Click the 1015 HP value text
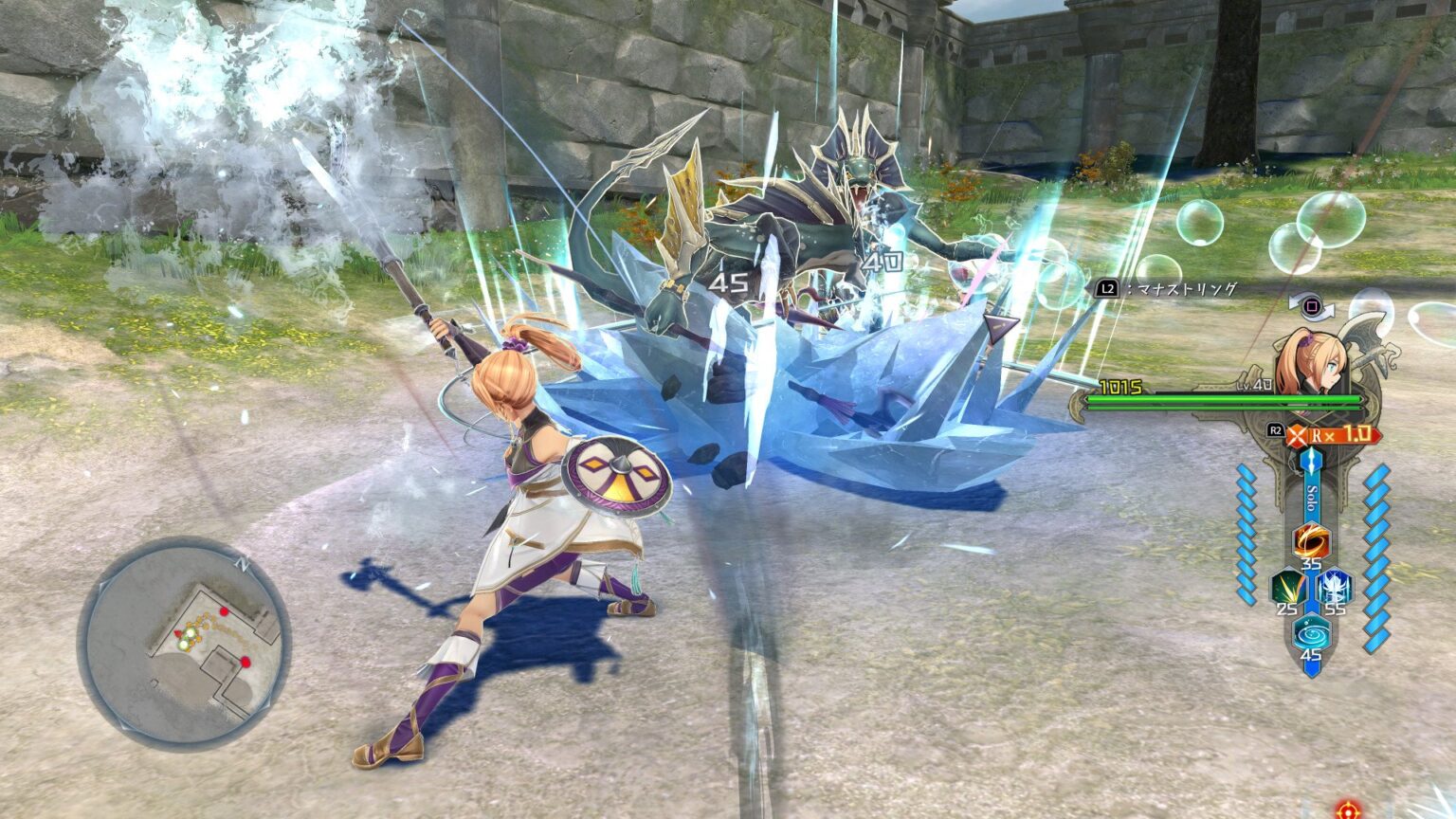 point(1121,385)
